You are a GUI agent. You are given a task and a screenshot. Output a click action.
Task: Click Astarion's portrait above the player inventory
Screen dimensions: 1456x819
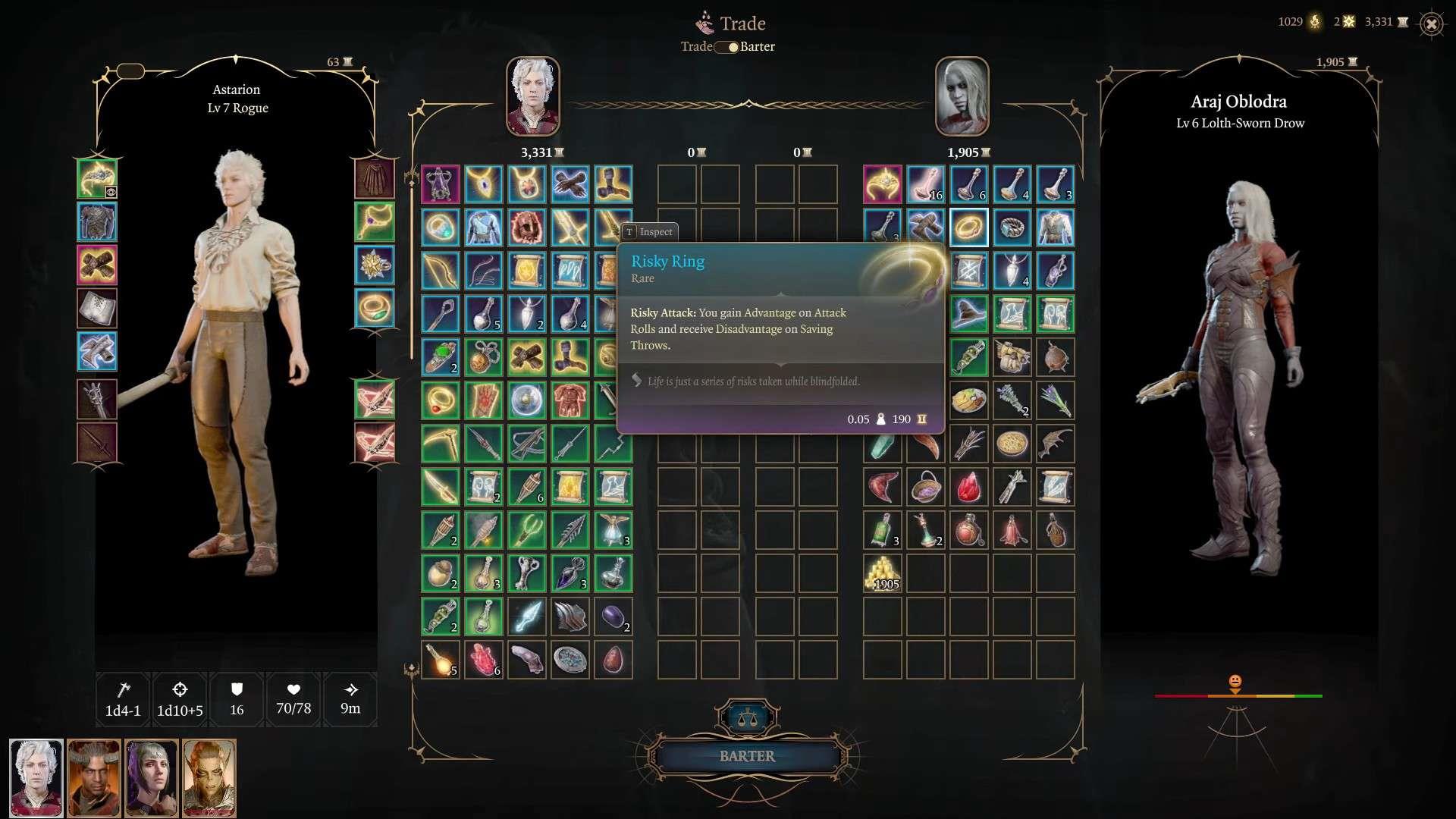[x=533, y=96]
